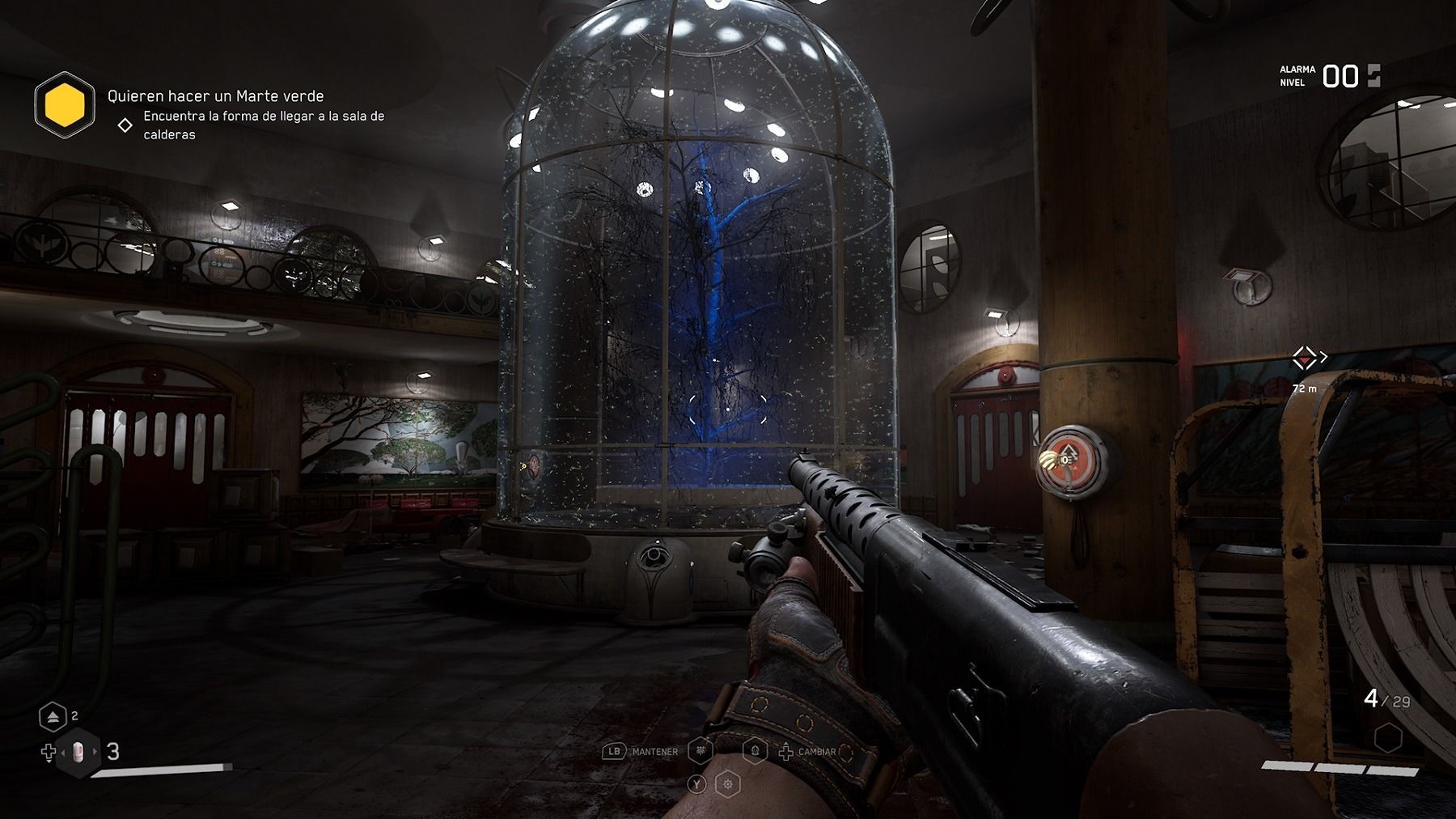Open the gear hexagon icon below the prompts
1456x819 pixels.
[x=727, y=783]
